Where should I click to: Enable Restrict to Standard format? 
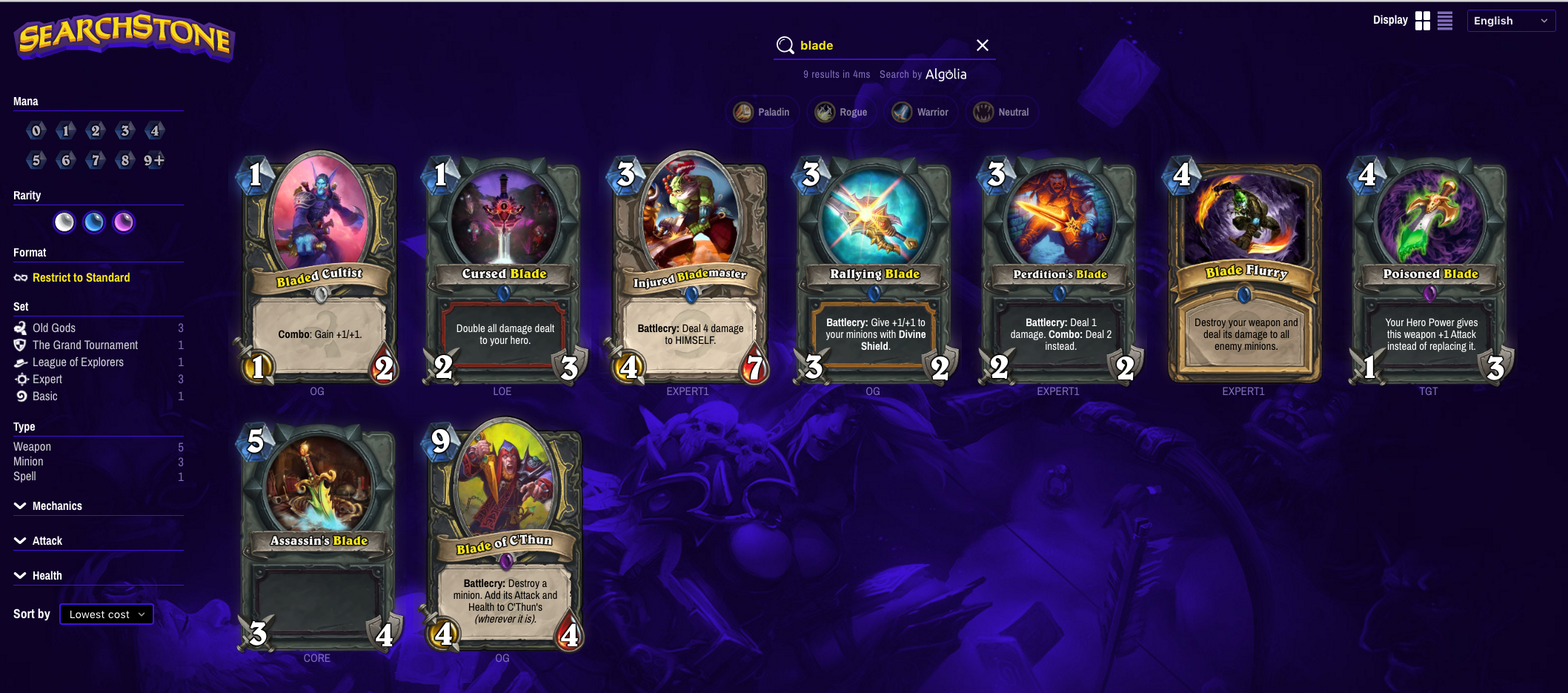(x=82, y=277)
